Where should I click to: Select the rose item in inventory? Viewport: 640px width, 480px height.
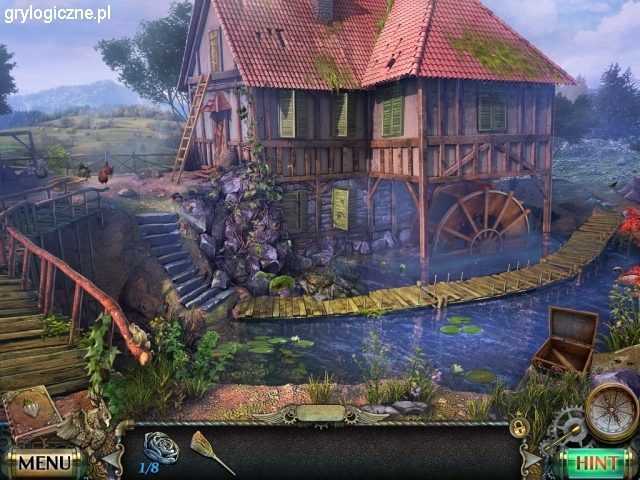[x=160, y=446]
